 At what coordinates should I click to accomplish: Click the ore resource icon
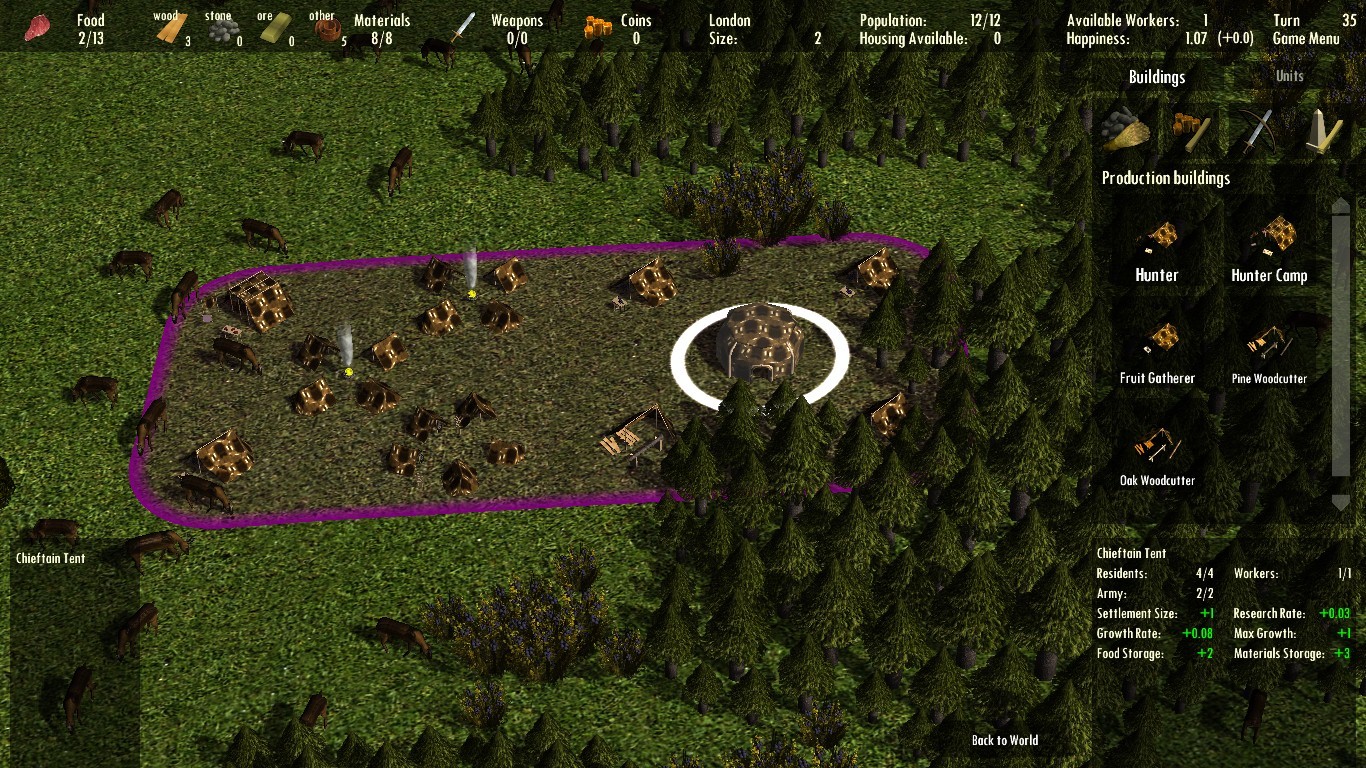(x=270, y=27)
